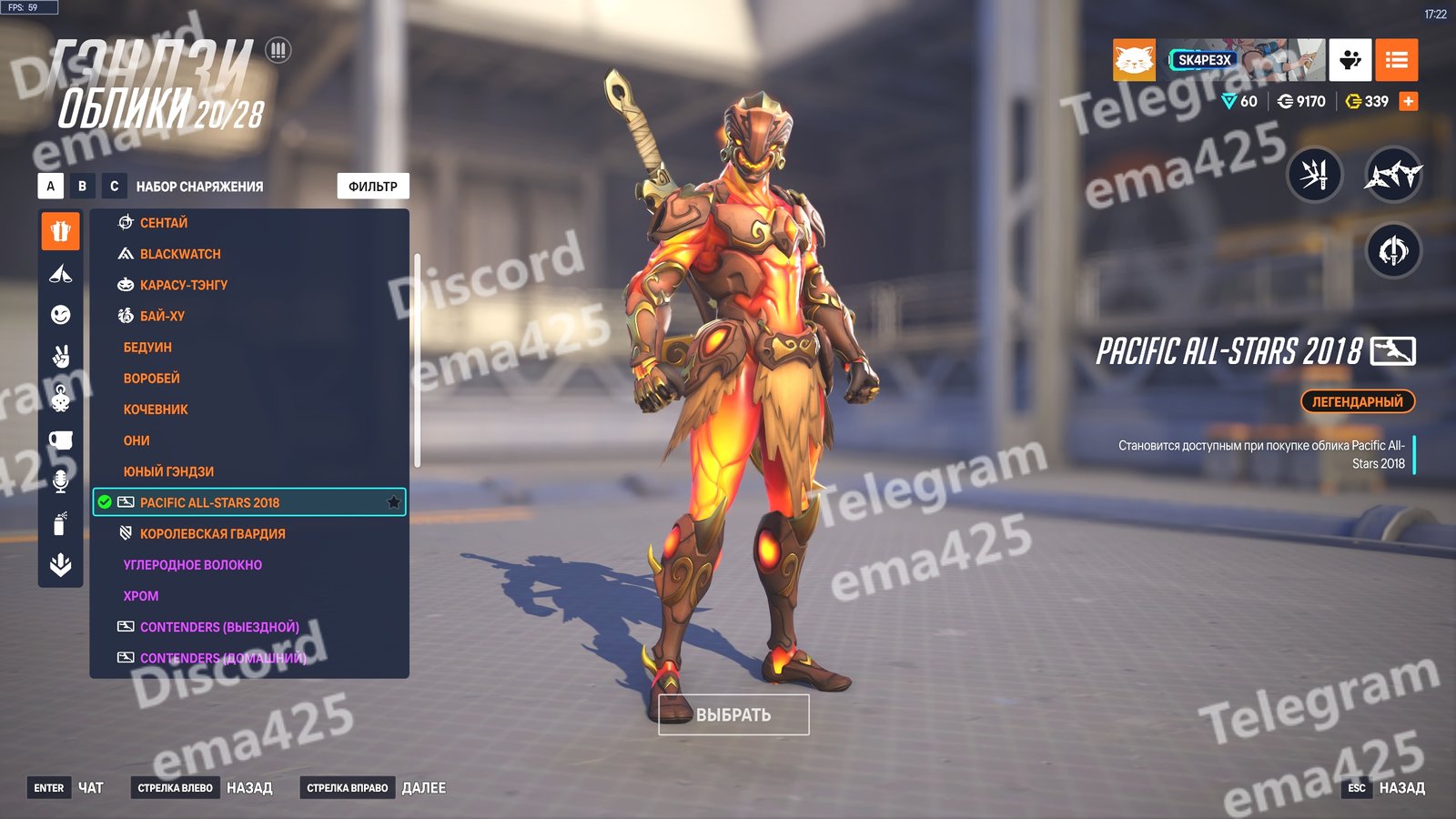1456x819 pixels.
Task: Preview Genji's three-shuriken ability icon
Action: 1393,173
